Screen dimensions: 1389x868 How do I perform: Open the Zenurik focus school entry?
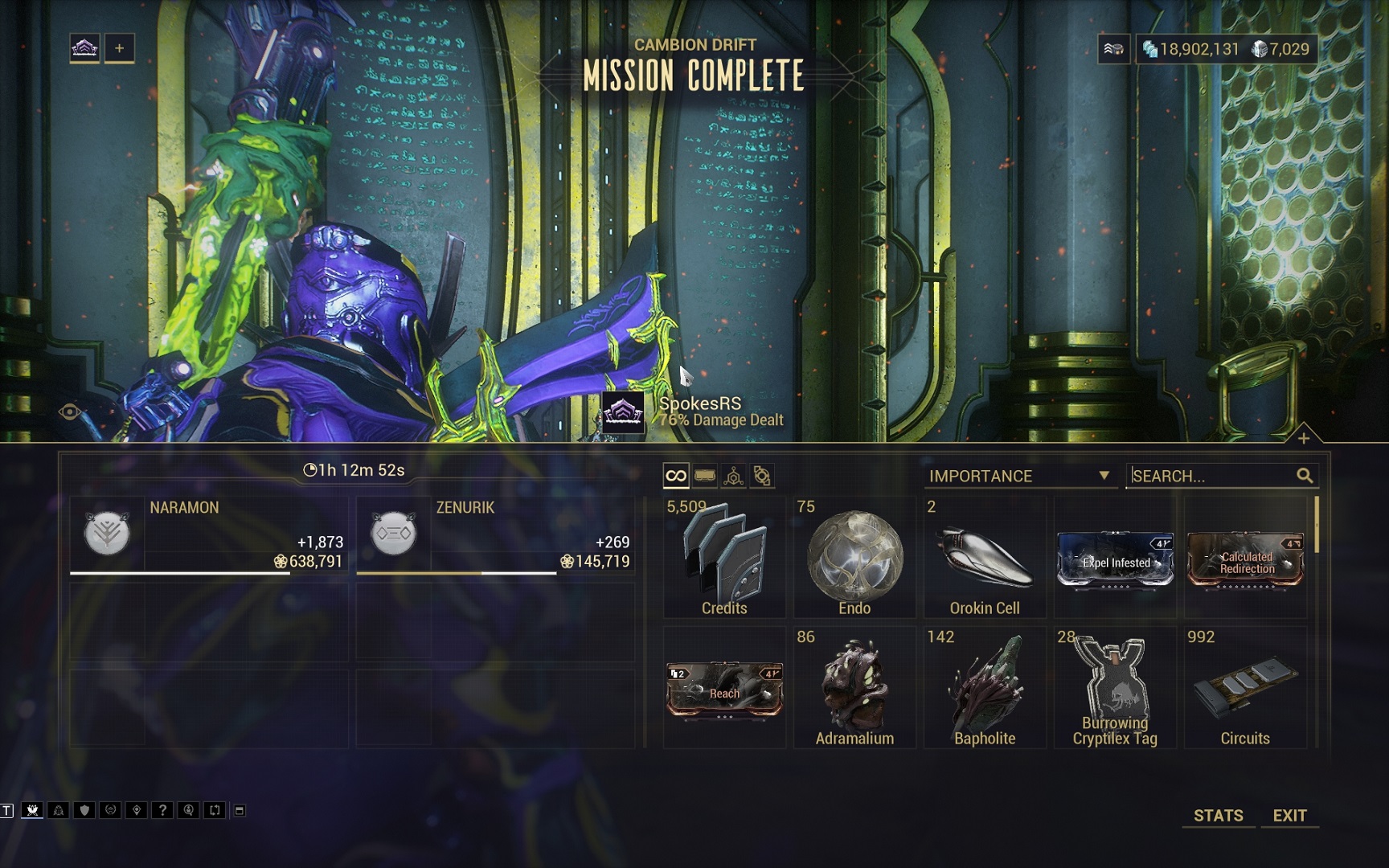(495, 536)
